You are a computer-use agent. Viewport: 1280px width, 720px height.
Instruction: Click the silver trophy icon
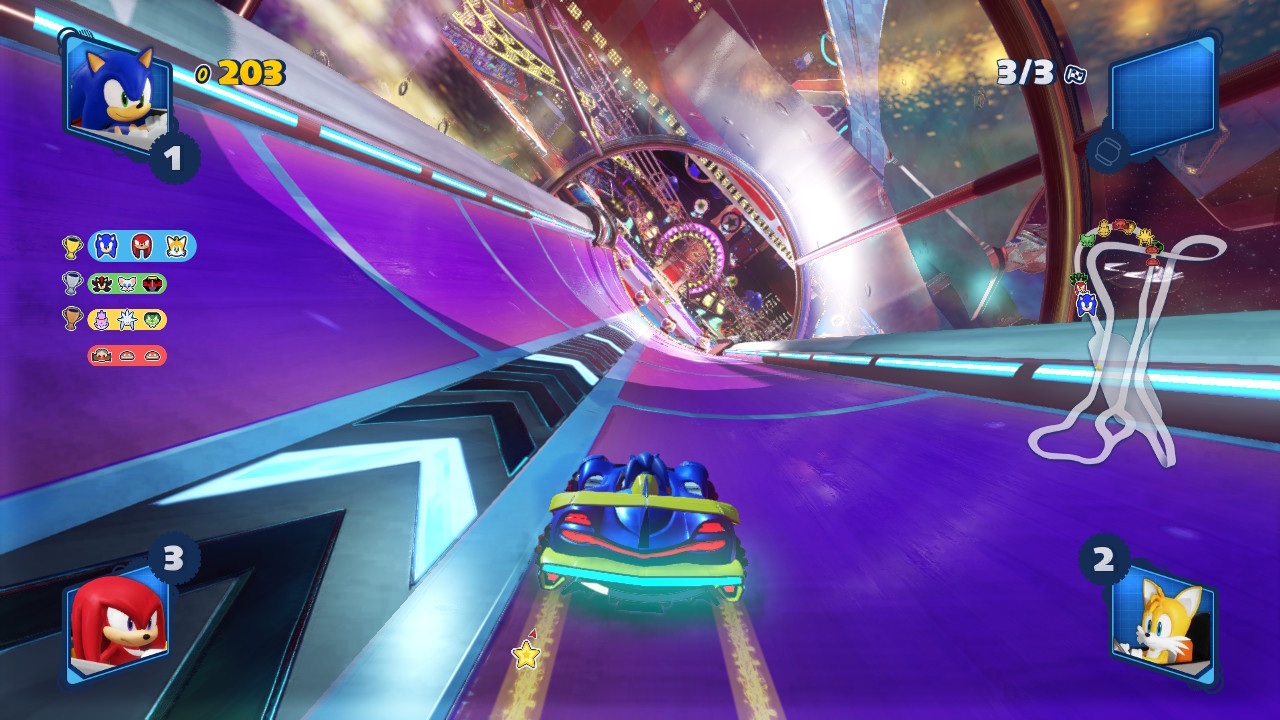73,283
